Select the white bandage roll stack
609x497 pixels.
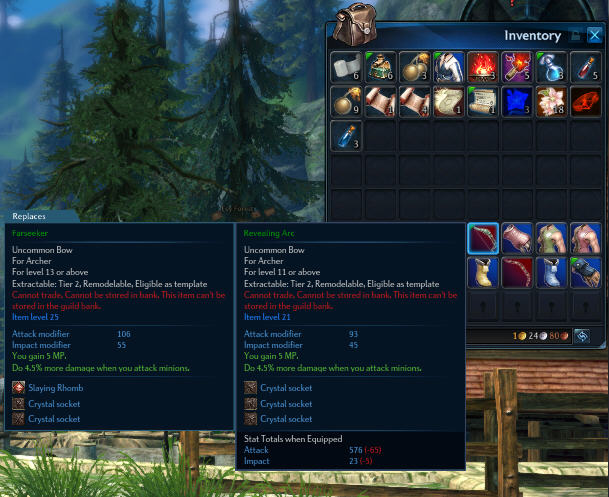pos(347,68)
